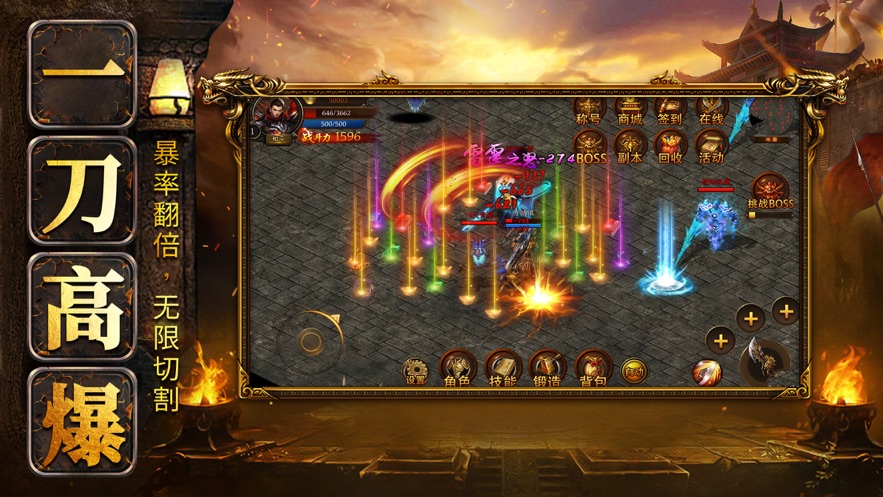Toggle the gold auto-battle button
This screenshot has width=883, height=497.
[x=633, y=371]
